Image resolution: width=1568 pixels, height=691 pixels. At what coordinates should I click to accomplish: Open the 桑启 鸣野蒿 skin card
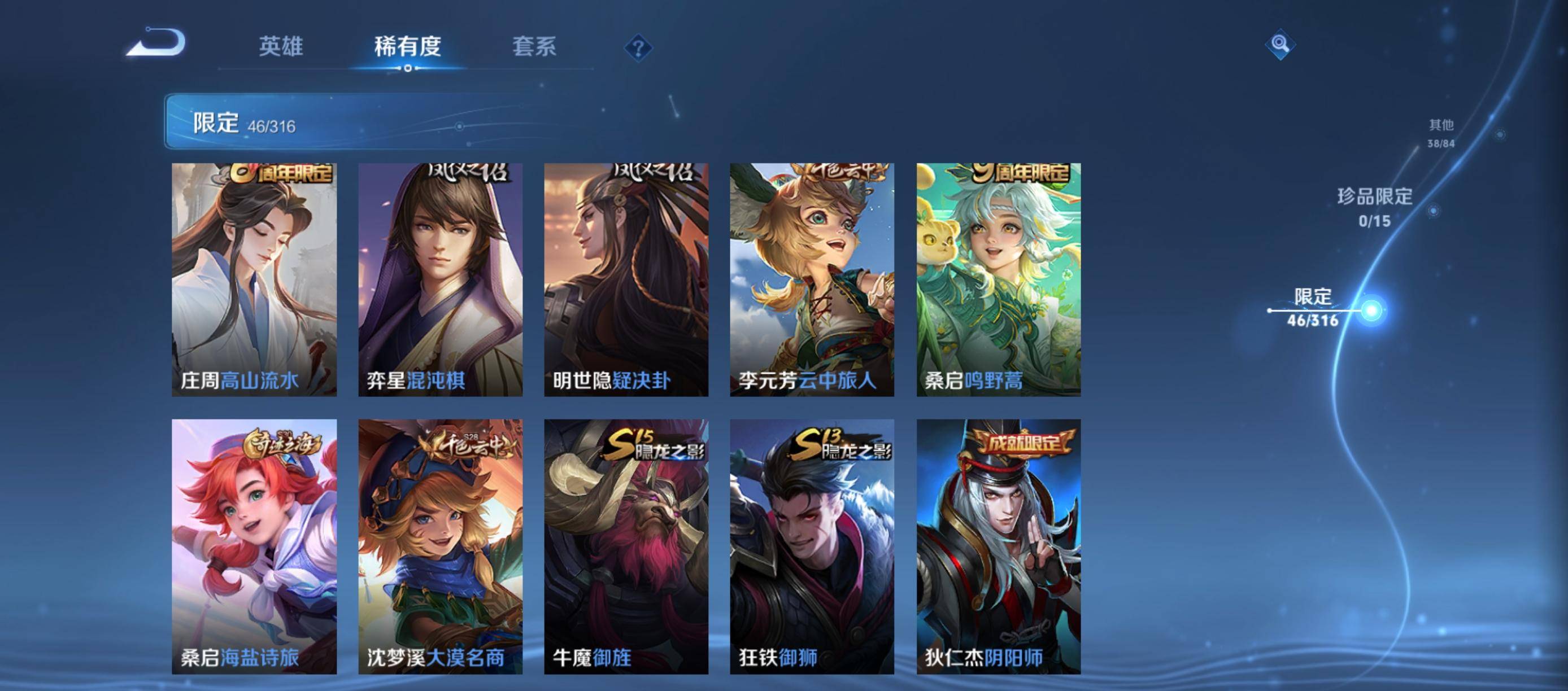(x=998, y=280)
